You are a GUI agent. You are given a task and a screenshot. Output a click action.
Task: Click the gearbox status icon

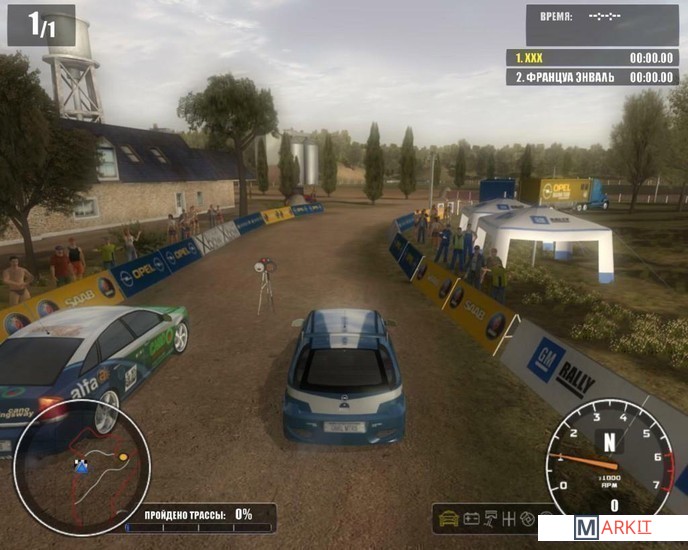(x=509, y=518)
